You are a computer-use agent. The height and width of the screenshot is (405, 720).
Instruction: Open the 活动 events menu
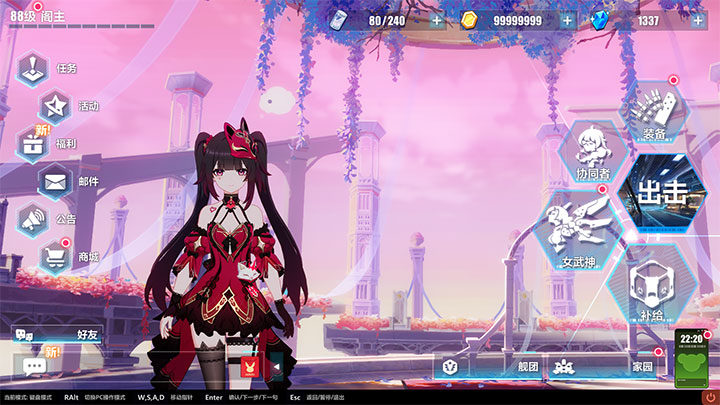(x=56, y=106)
